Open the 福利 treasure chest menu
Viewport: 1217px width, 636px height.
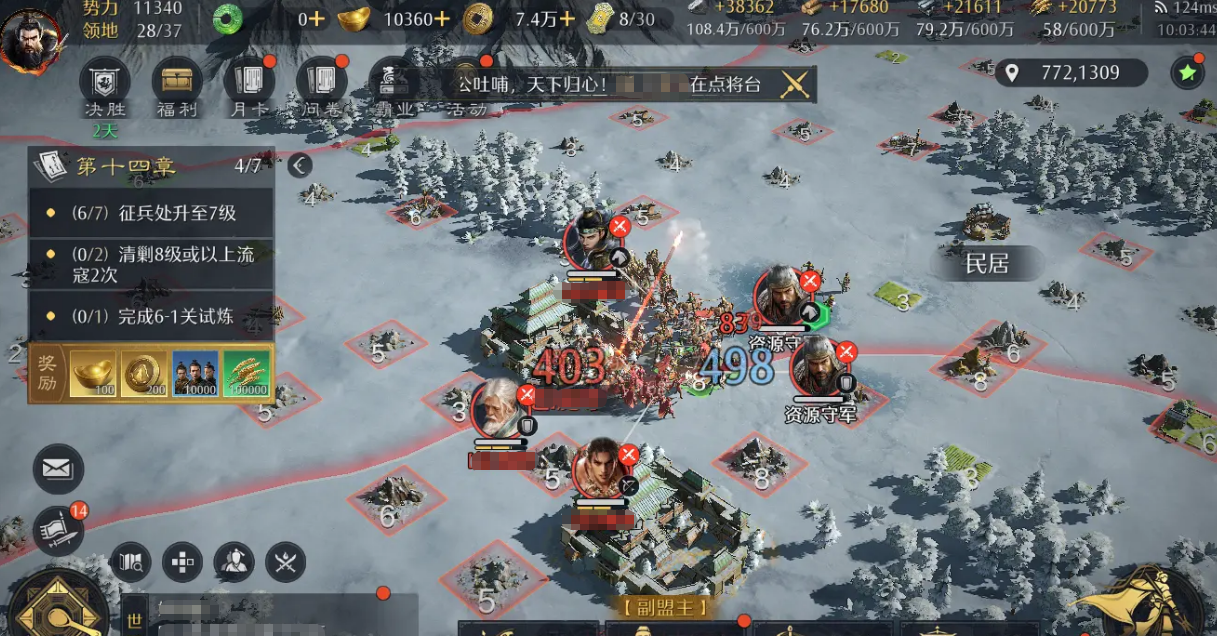click(x=177, y=81)
